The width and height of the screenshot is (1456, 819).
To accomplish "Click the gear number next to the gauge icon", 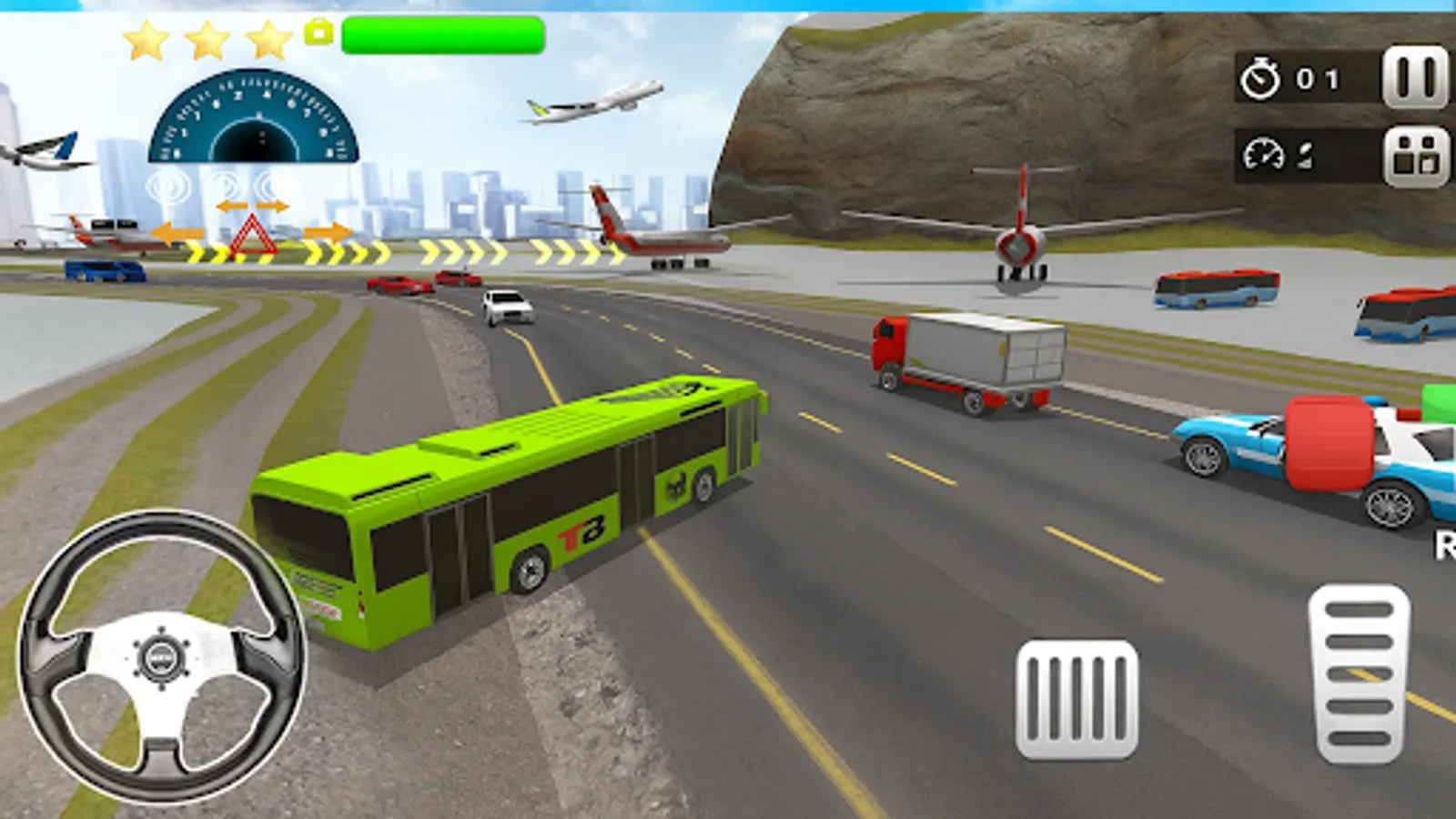I will 1303,154.
